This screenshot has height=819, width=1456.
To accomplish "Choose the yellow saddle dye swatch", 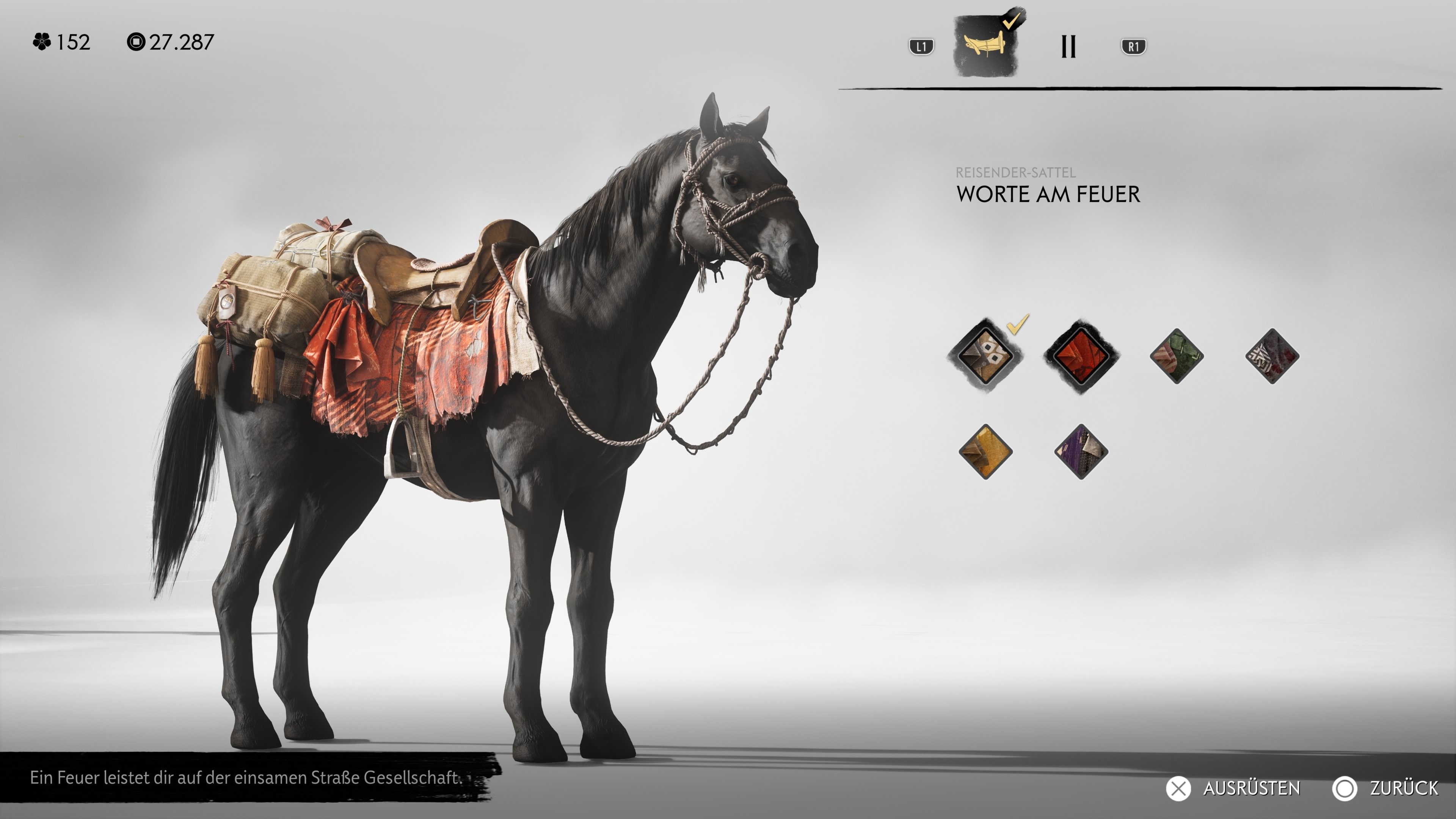I will tap(985, 452).
